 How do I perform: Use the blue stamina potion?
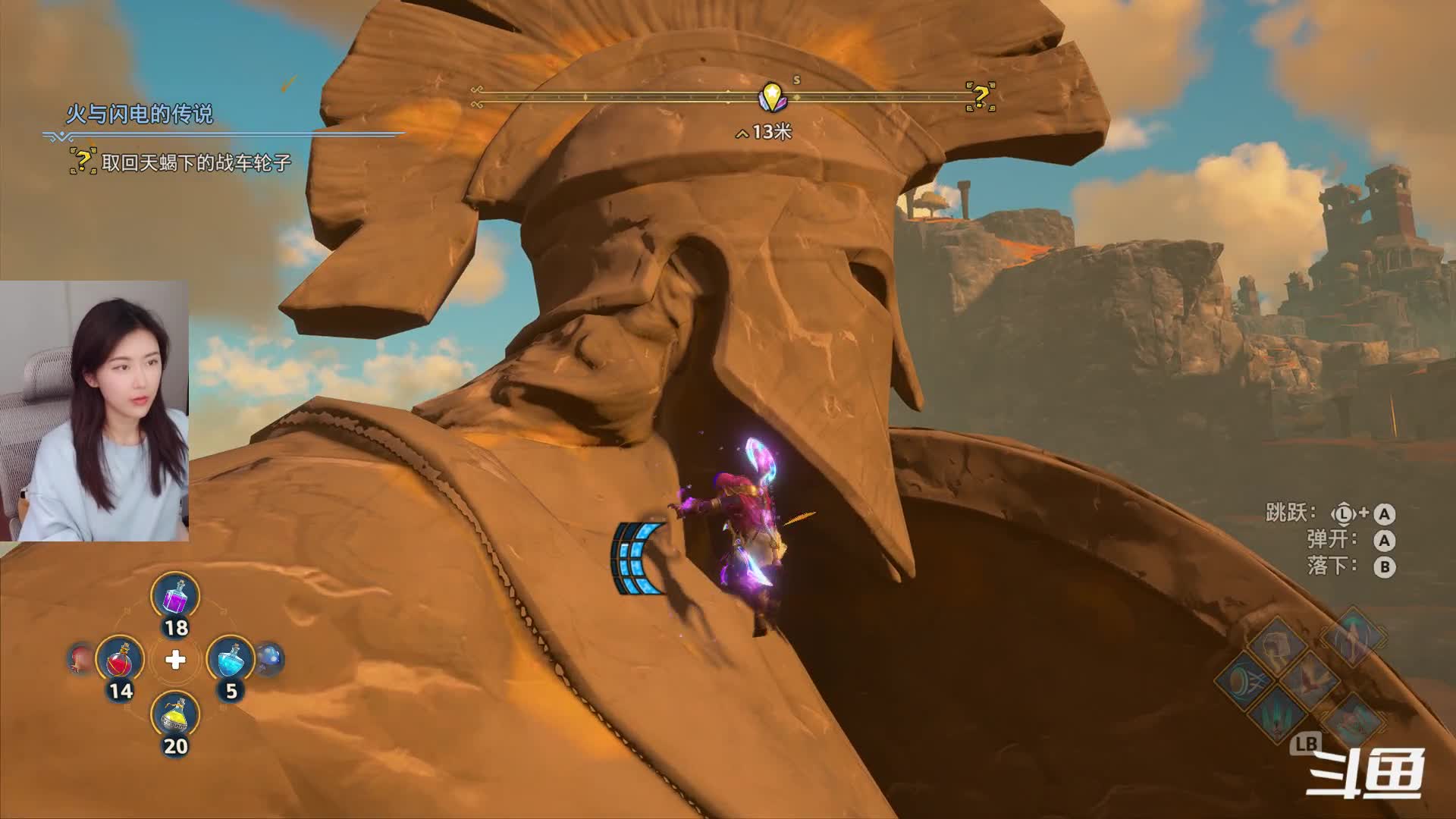[231, 660]
